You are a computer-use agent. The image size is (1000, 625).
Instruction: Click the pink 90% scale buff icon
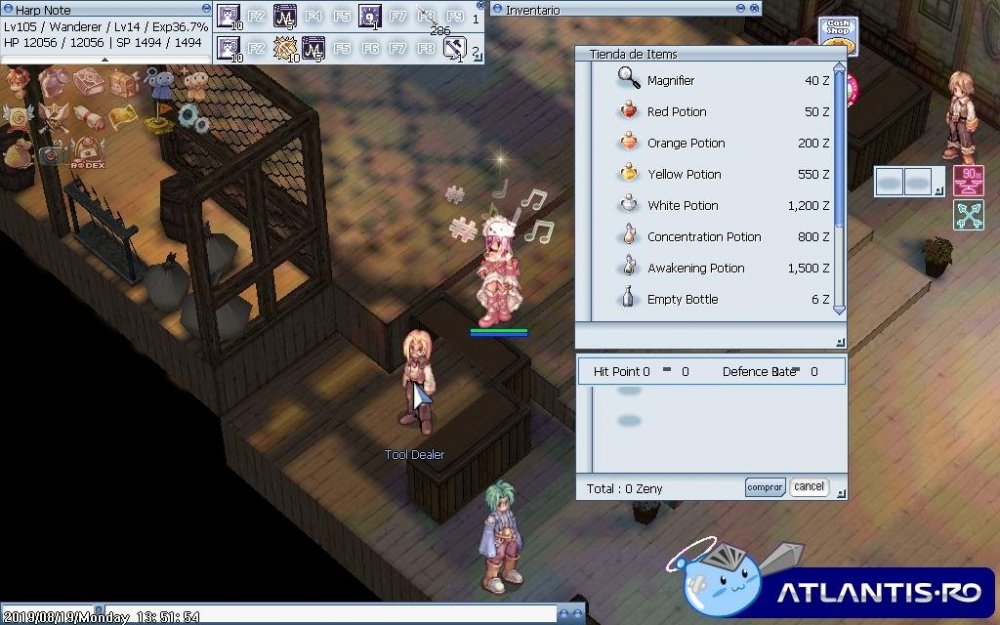tap(968, 181)
